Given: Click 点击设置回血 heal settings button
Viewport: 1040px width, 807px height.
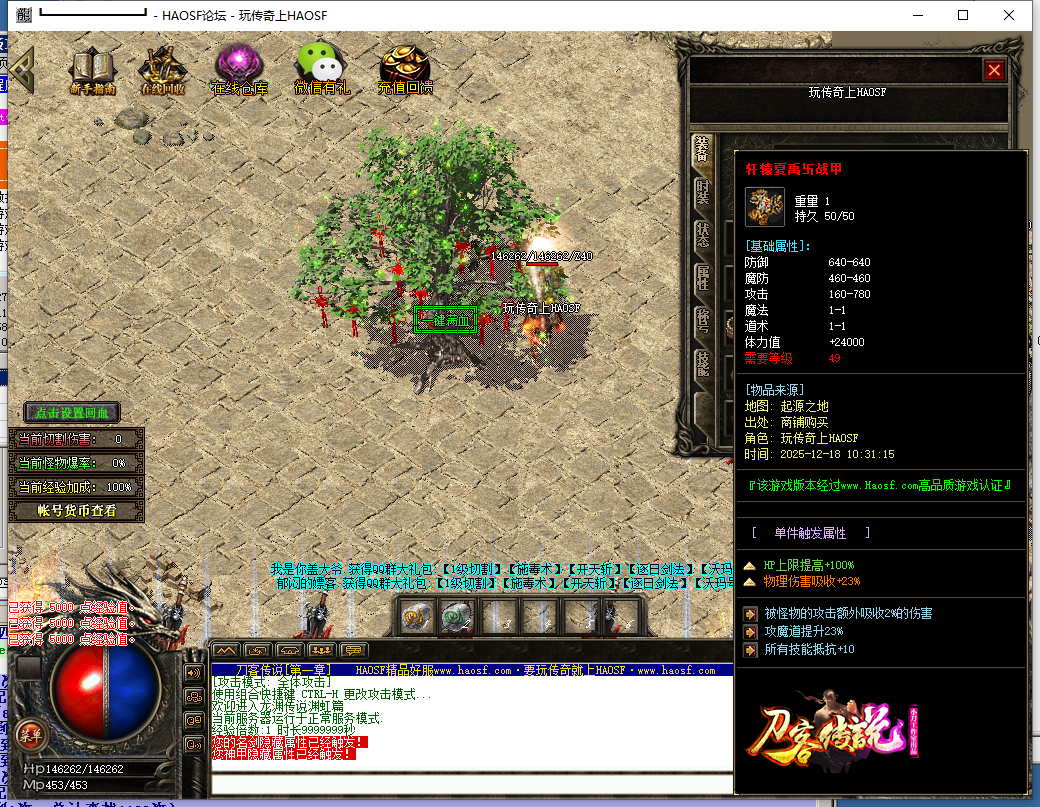Looking at the screenshot, I should [x=72, y=412].
